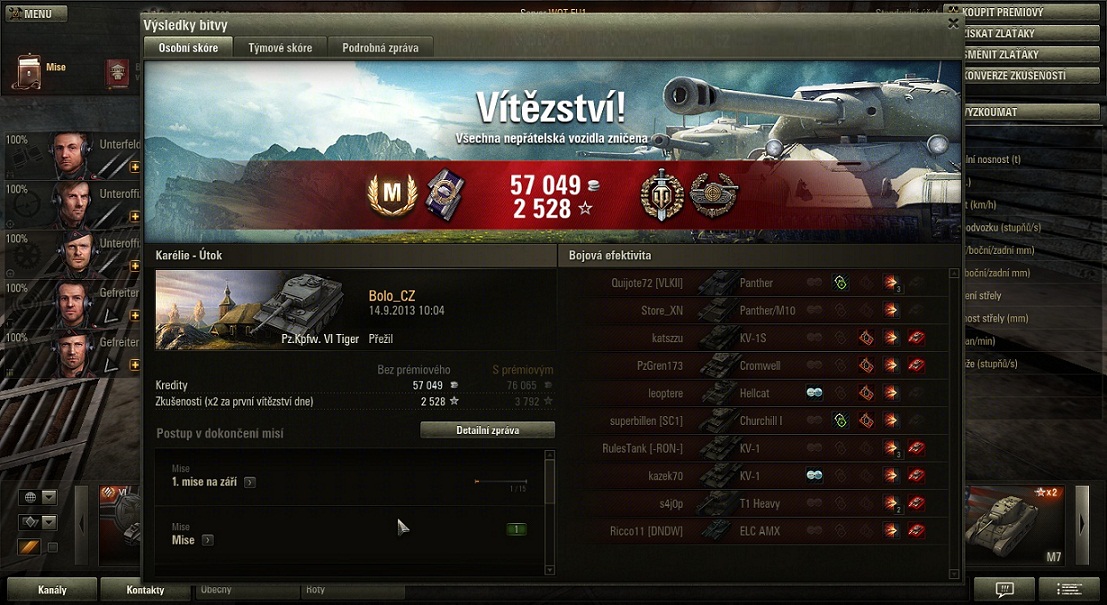The image size is (1107, 605).
Task: Open the Podrobná zpráva tab
Action: pyautogui.click(x=379, y=47)
